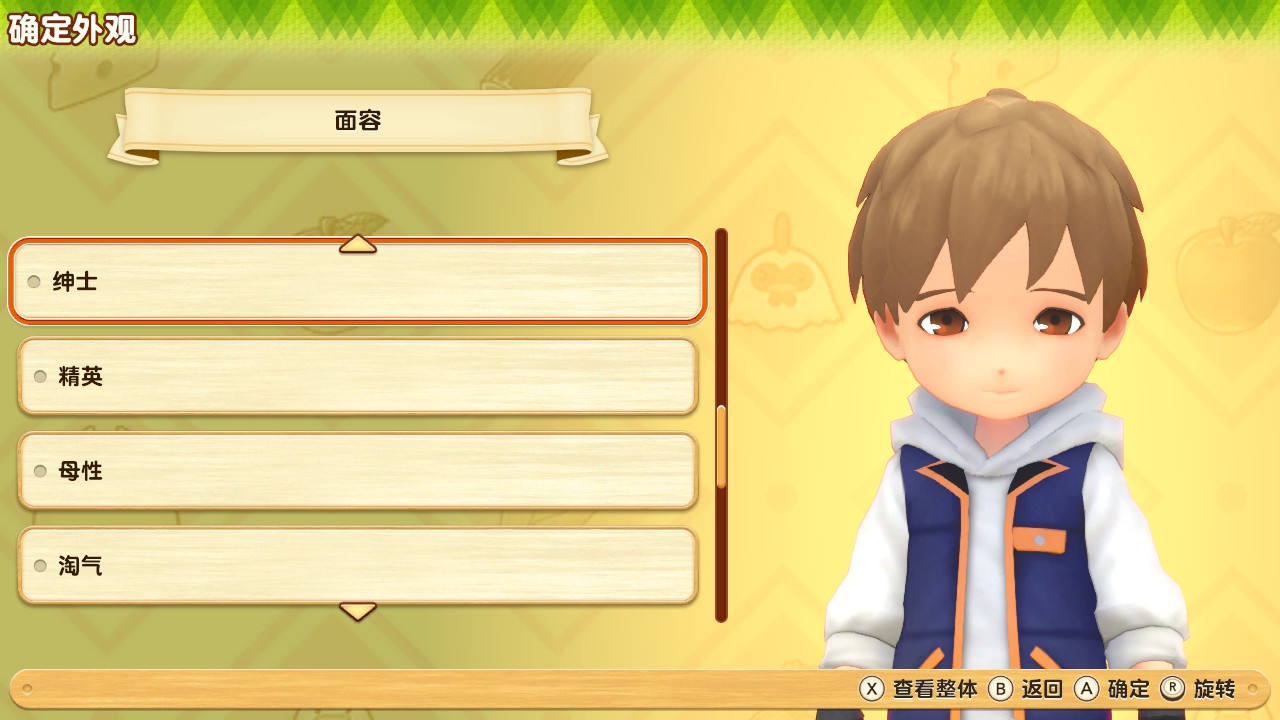
Task: Choose the 精英 face option
Action: [357, 376]
